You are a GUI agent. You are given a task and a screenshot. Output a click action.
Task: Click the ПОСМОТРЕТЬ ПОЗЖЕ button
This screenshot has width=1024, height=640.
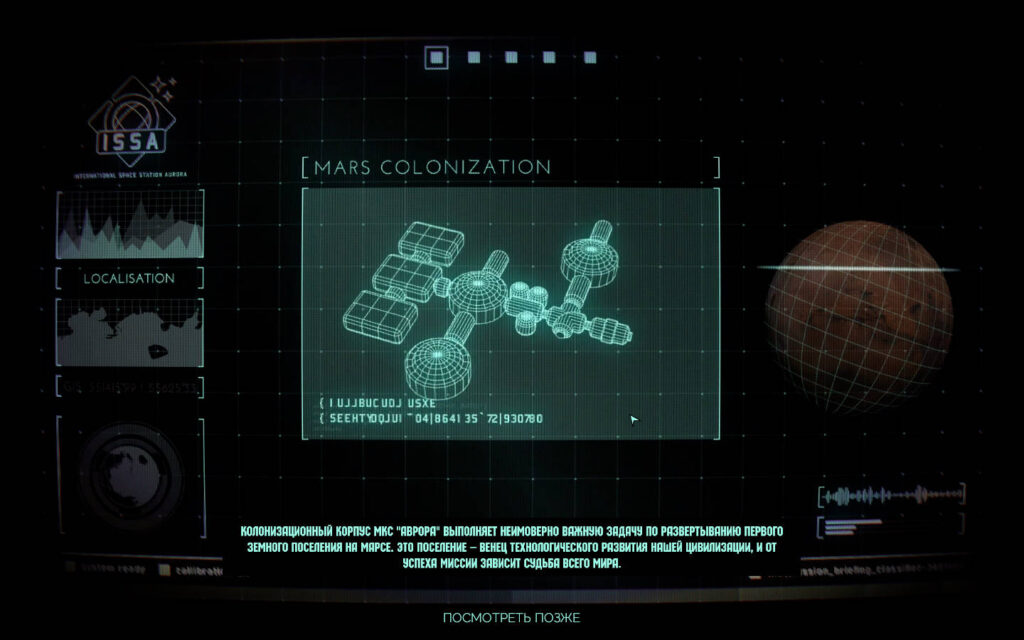point(511,618)
